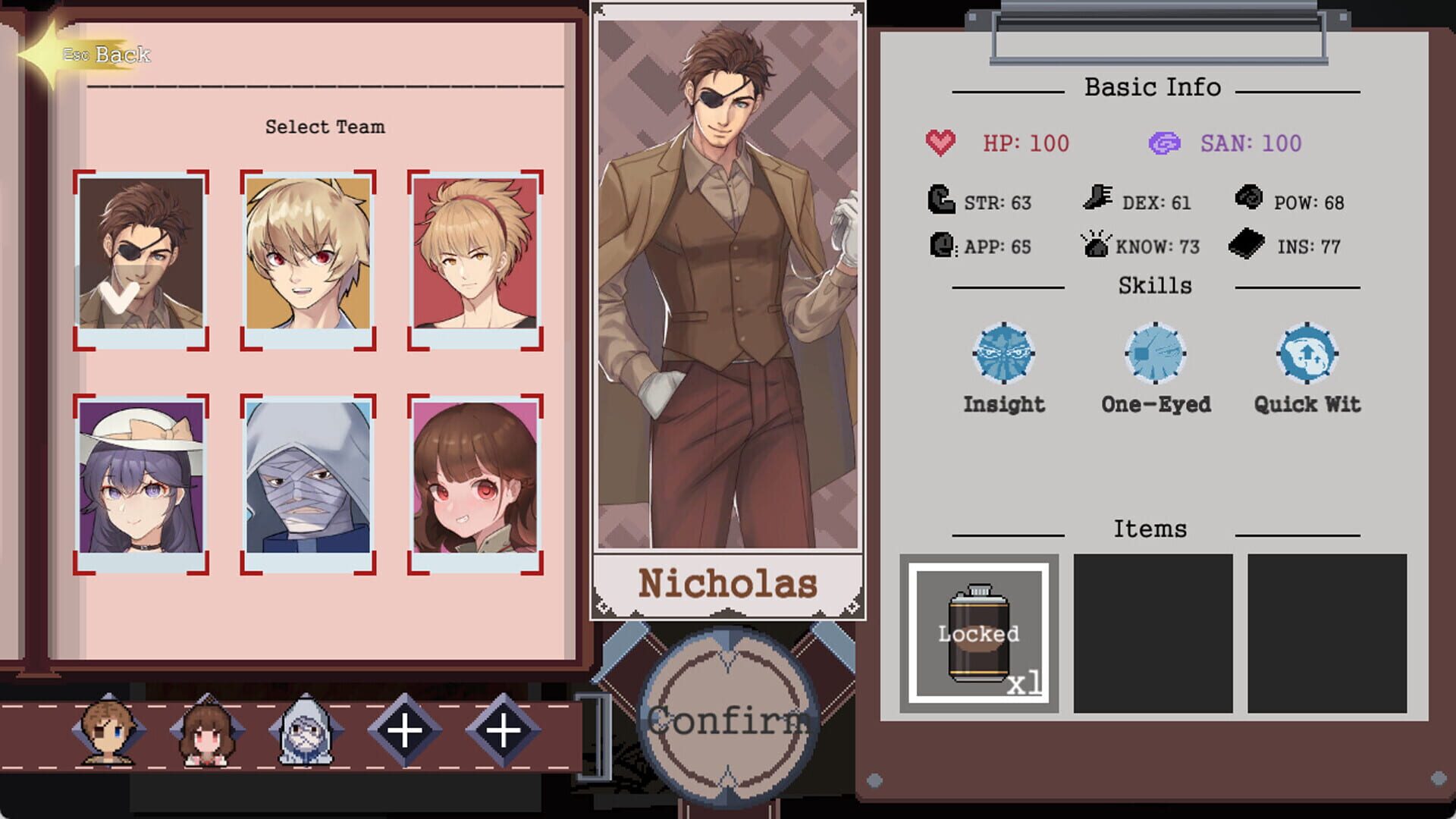This screenshot has width=1456, height=819.
Task: Deselect Nicholas's checked portrait
Action: [x=140, y=258]
